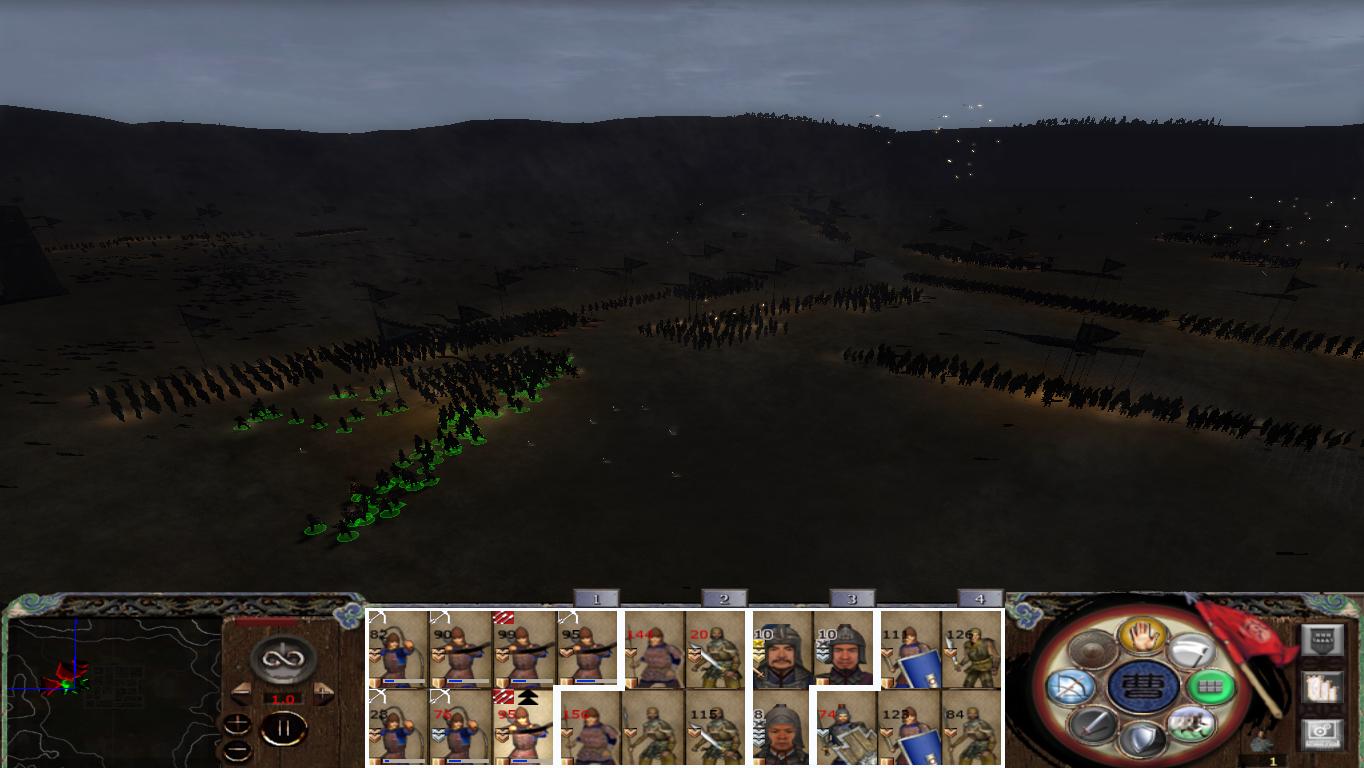Halt selected units with the hand icon
1364x768 pixels.
click(1142, 637)
